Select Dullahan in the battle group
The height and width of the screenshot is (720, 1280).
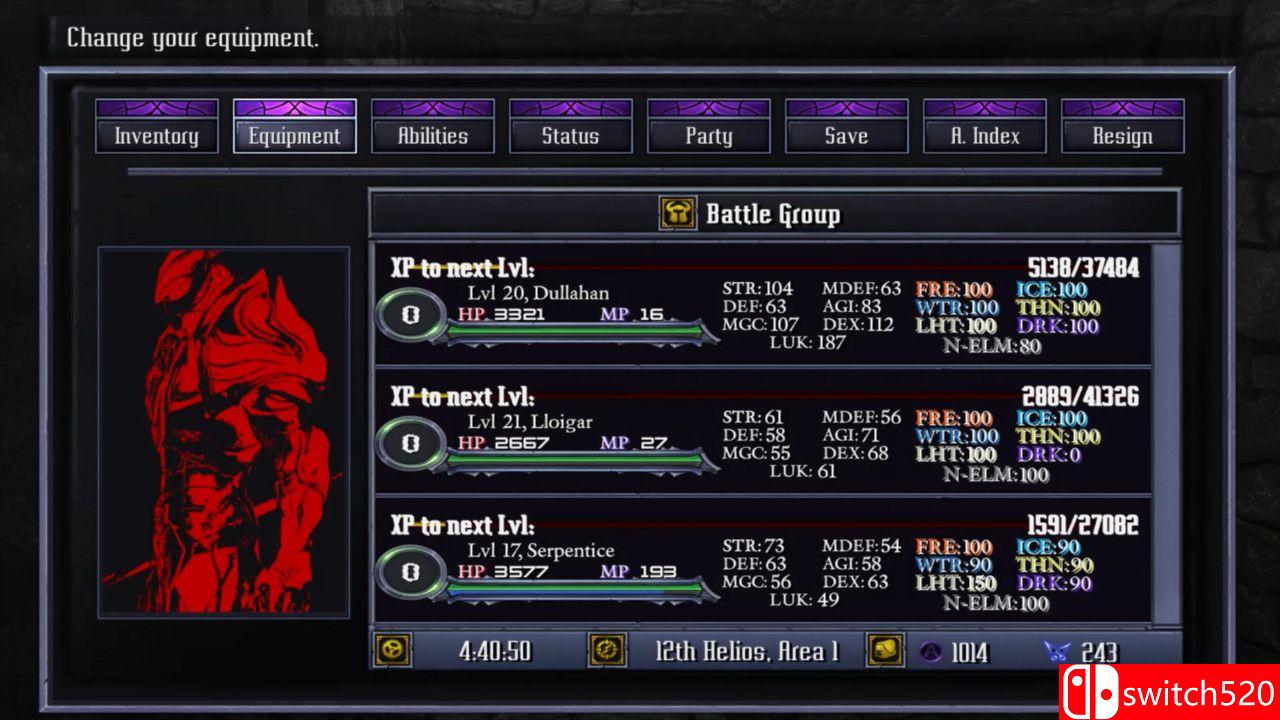pos(760,305)
